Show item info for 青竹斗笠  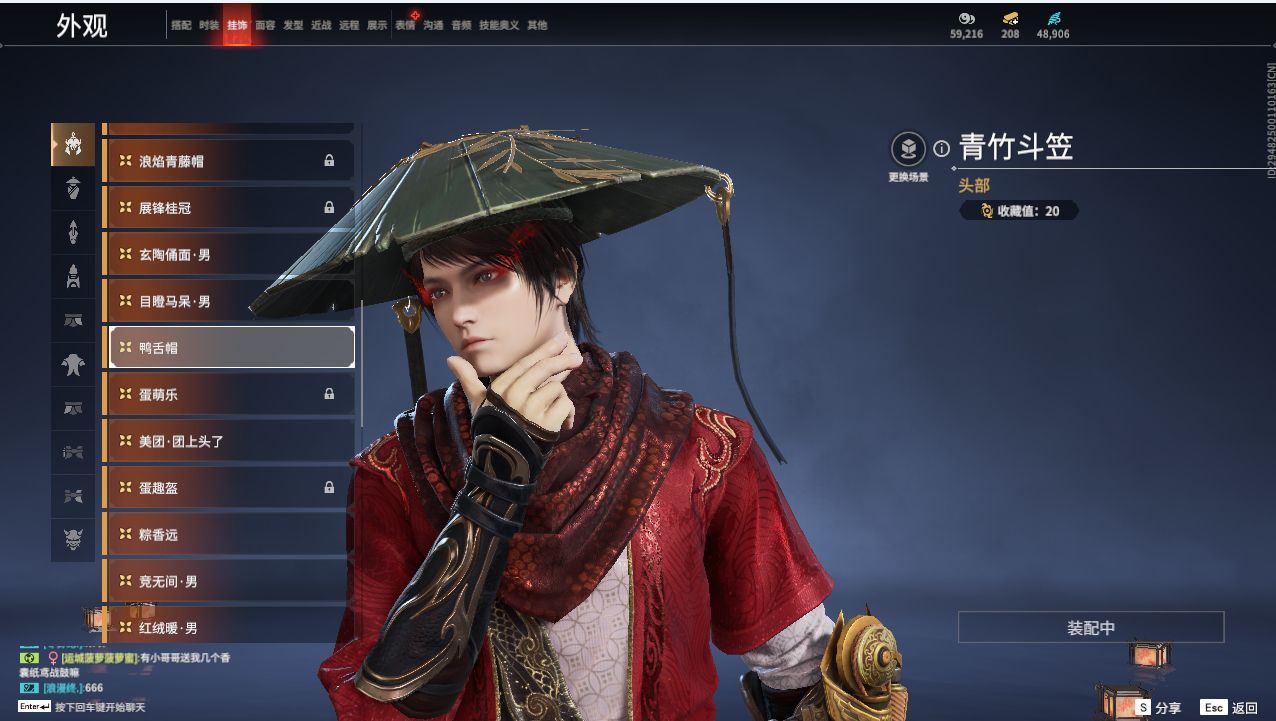coord(941,149)
